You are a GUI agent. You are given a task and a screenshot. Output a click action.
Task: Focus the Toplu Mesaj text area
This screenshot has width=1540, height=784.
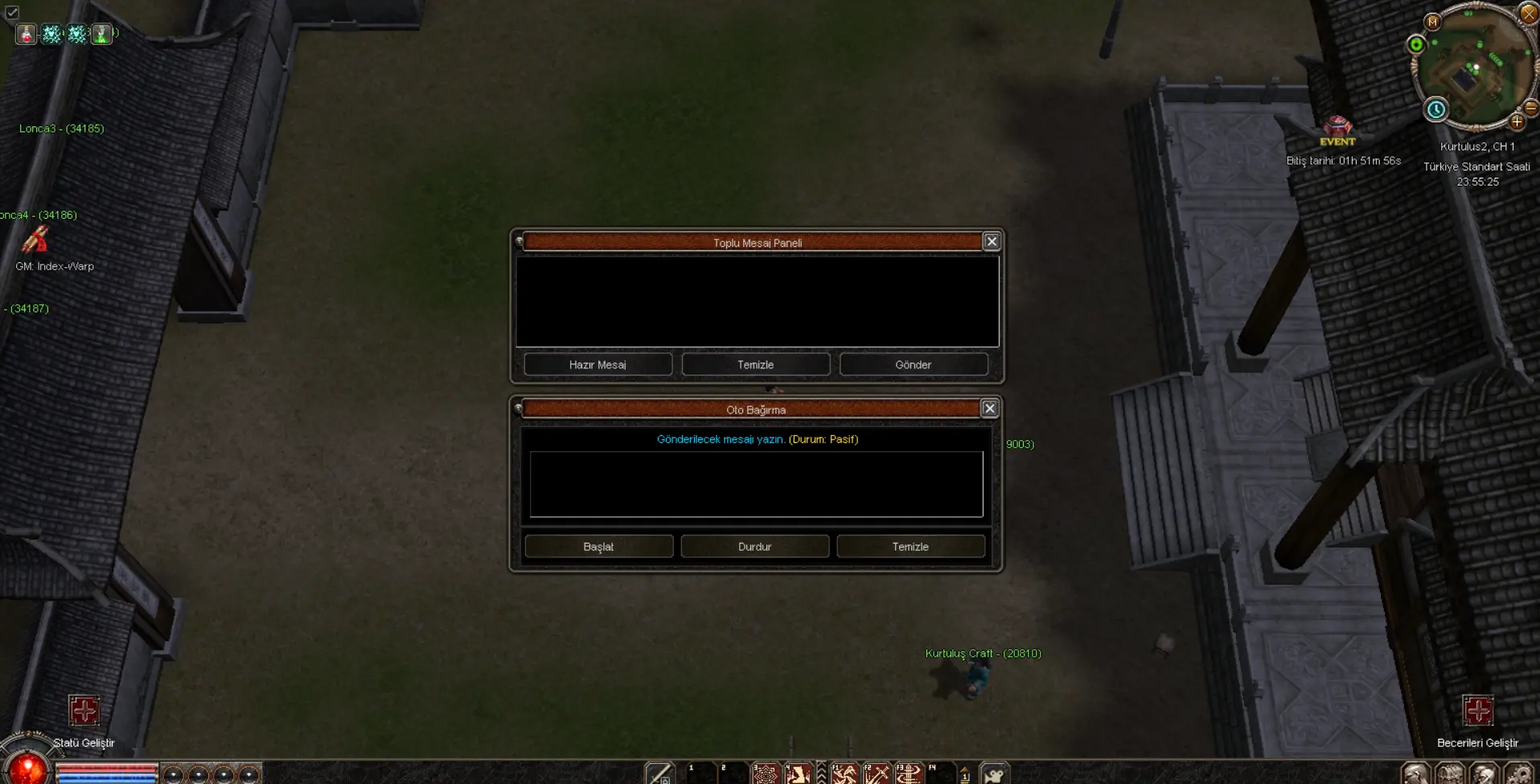click(x=757, y=302)
